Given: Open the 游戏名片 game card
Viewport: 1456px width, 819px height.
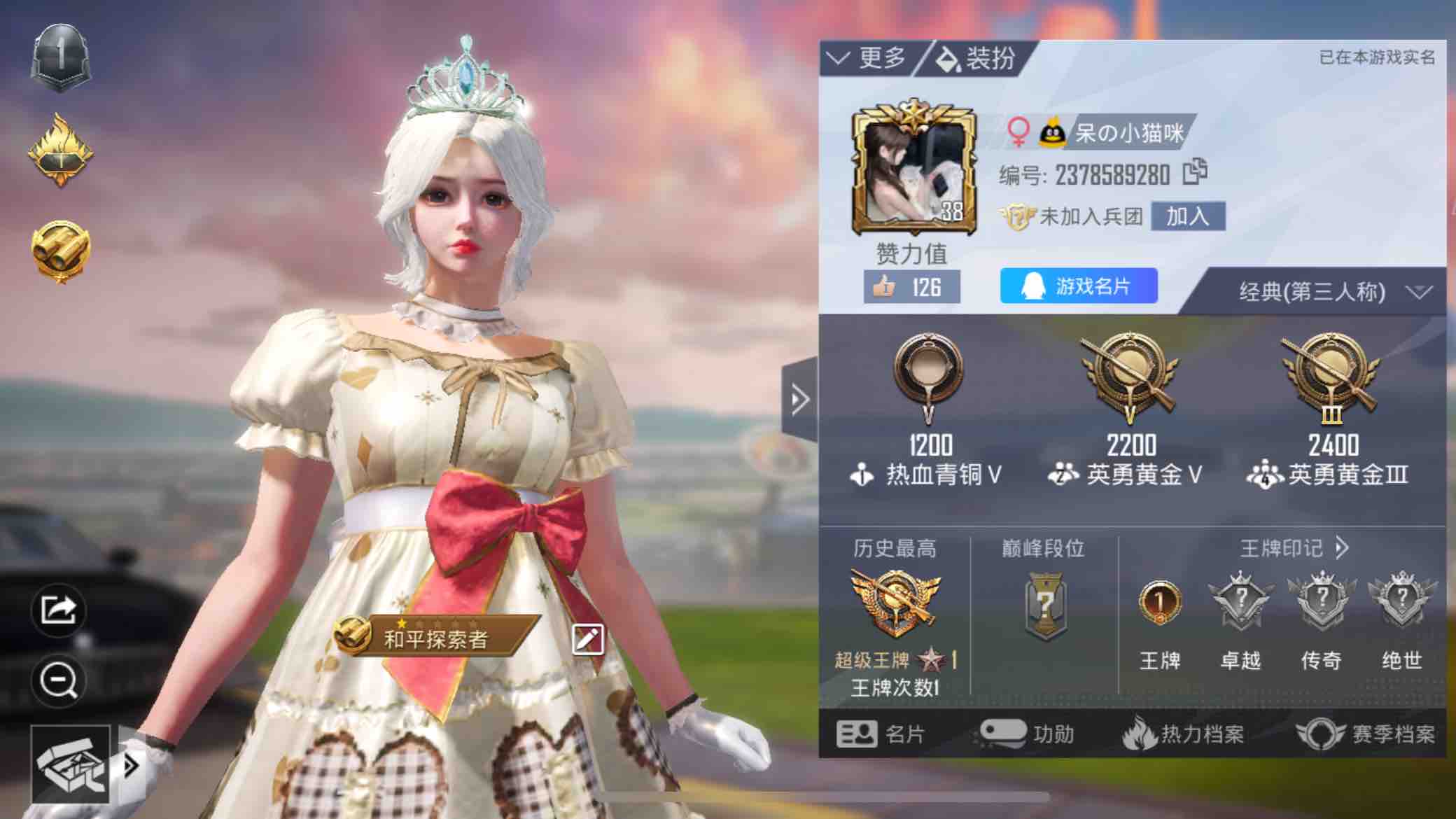Looking at the screenshot, I should [1078, 286].
